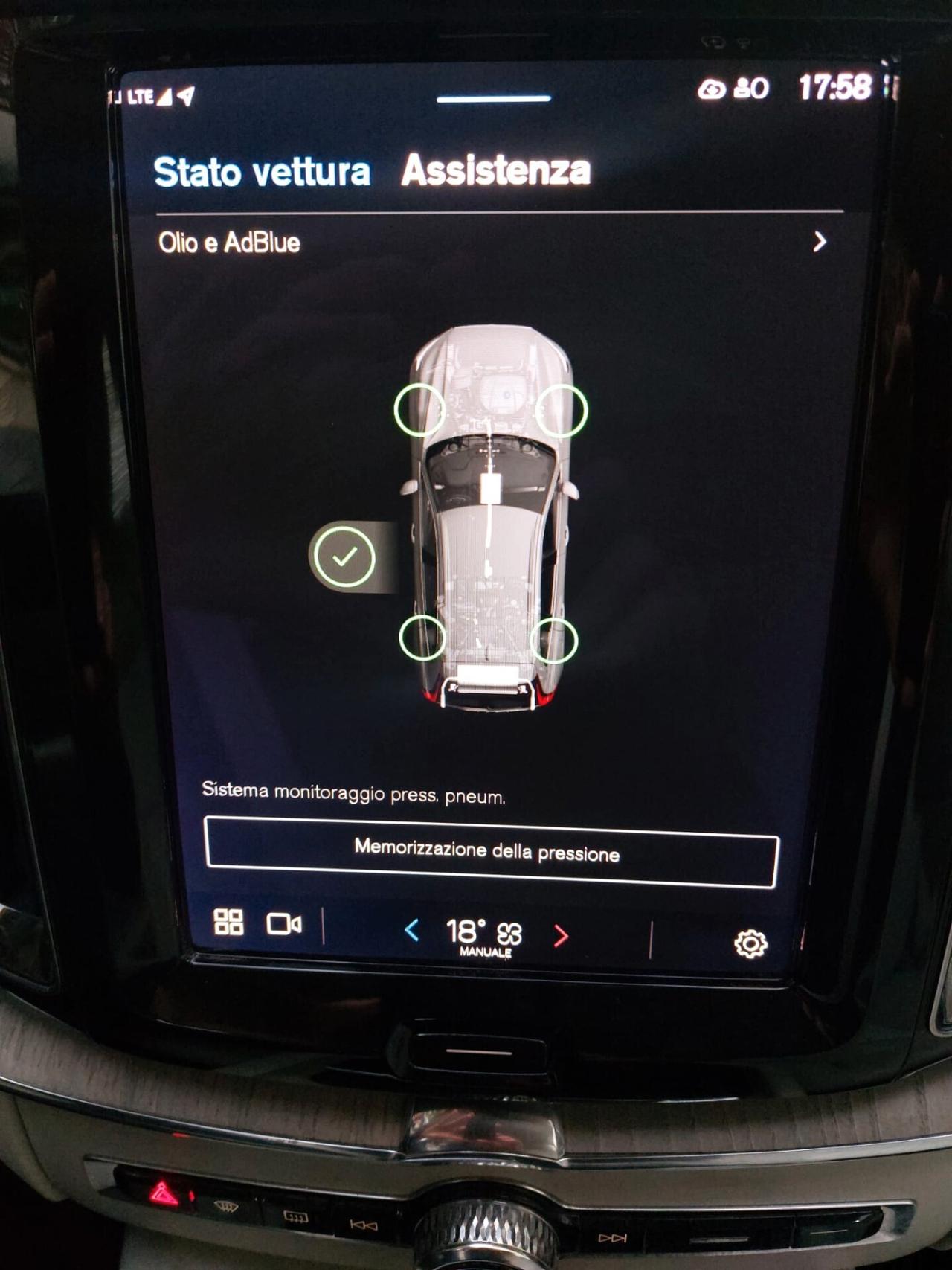Select the green checkmark tyre status
Viewport: 952px width, 1270px height.
coord(344,556)
